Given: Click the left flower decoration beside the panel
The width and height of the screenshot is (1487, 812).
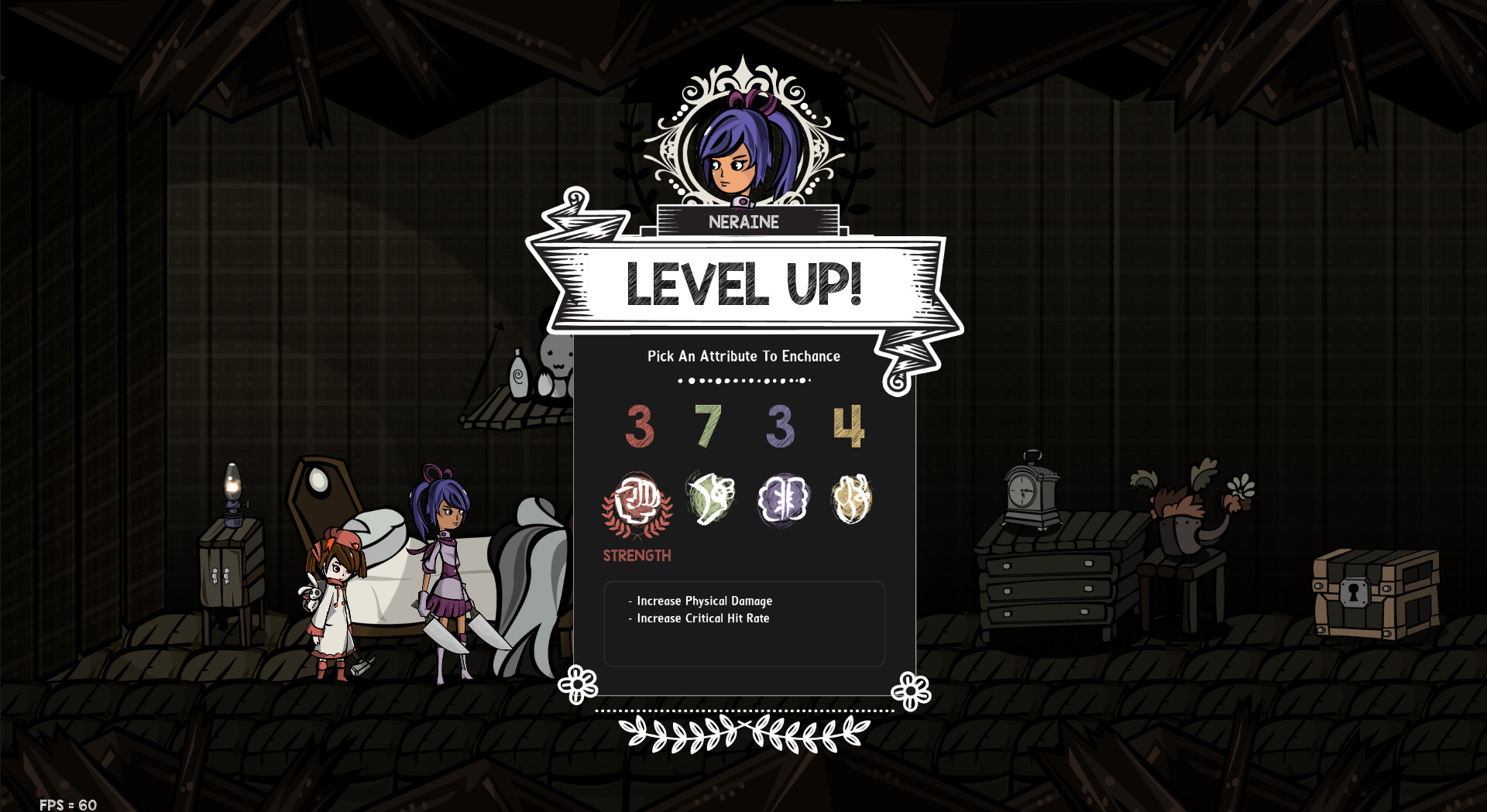Looking at the screenshot, I should [x=576, y=685].
